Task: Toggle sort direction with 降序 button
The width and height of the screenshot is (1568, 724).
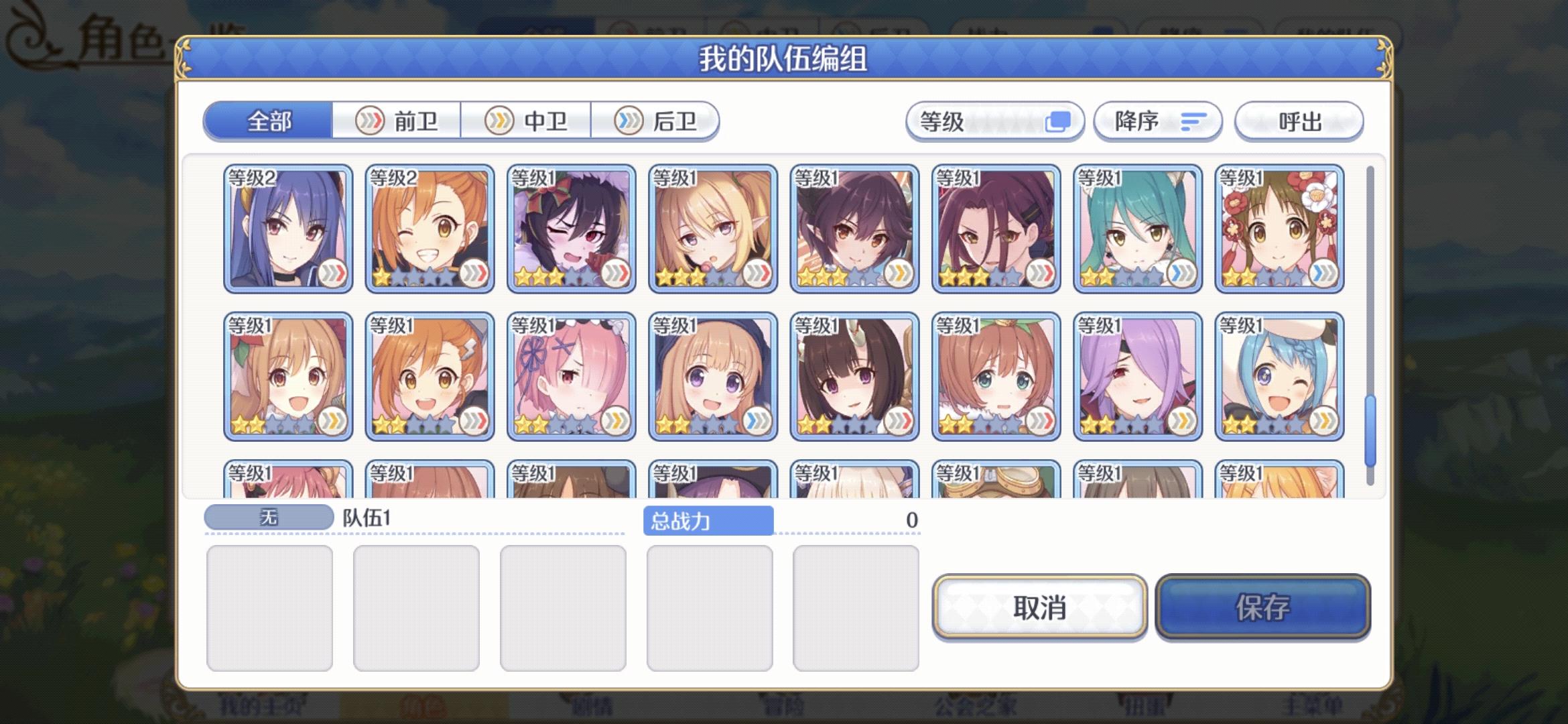Action: tap(1156, 121)
